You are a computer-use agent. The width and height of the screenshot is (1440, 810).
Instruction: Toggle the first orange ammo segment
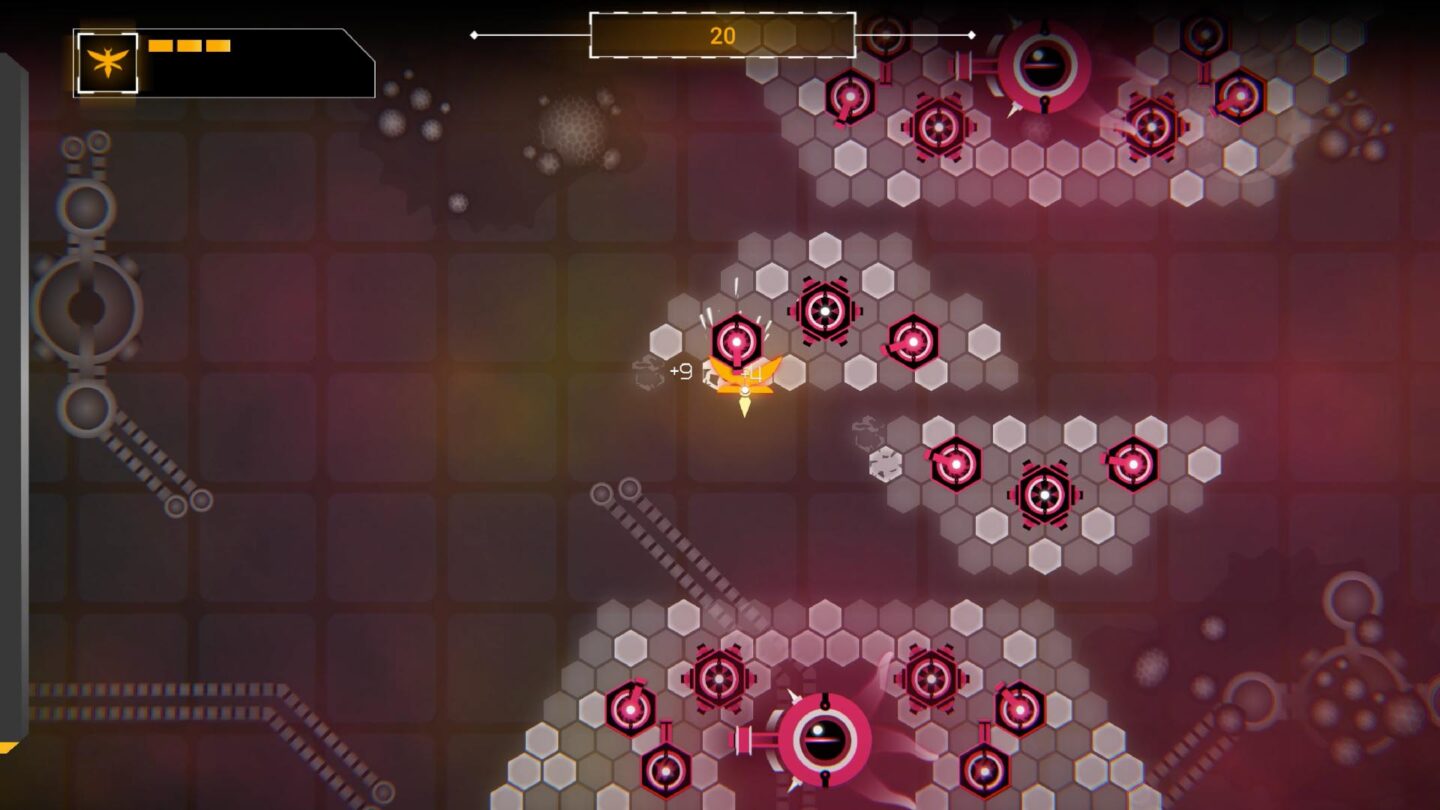click(159, 44)
